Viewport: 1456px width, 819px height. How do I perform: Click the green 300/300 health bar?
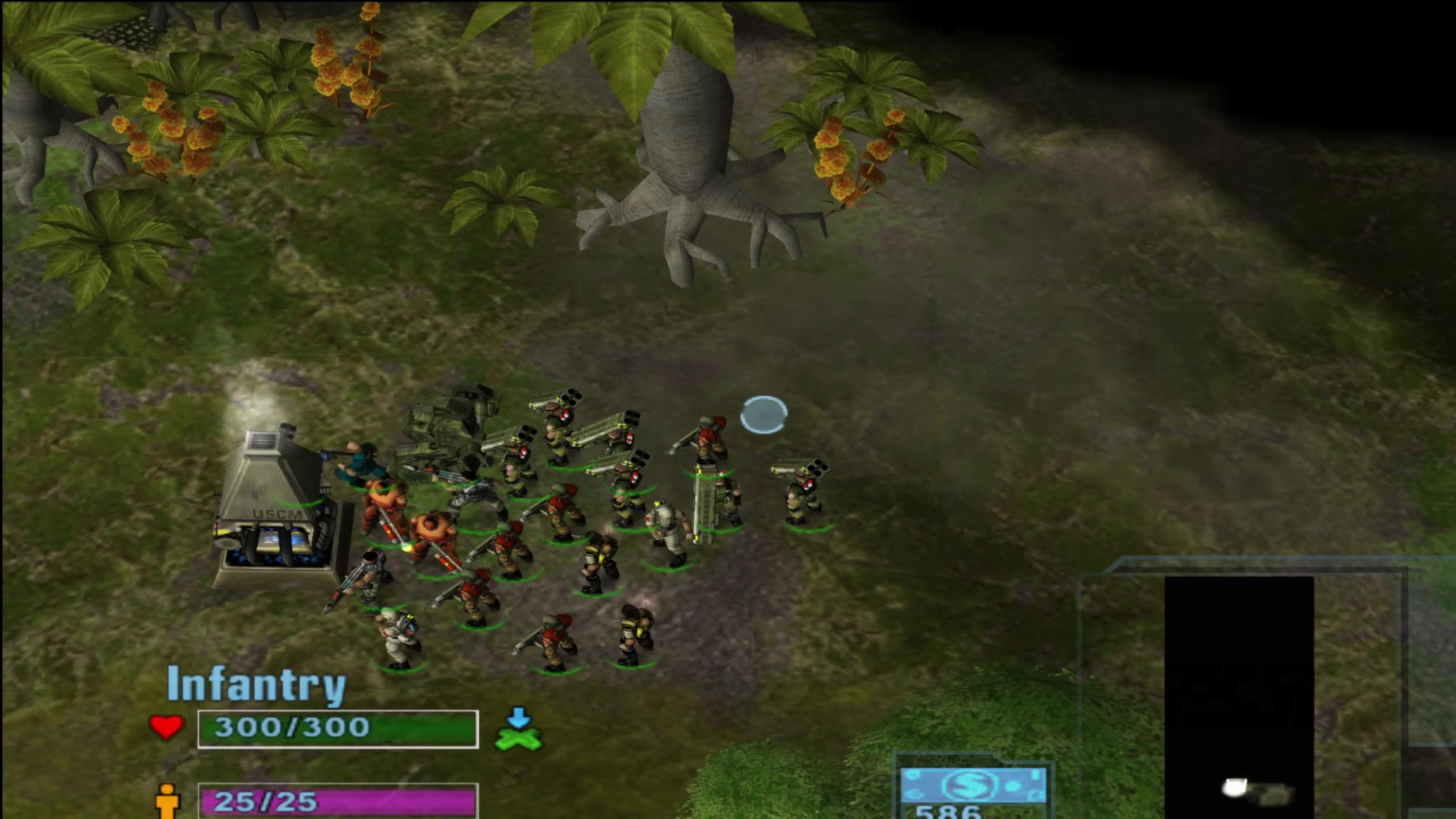(337, 727)
